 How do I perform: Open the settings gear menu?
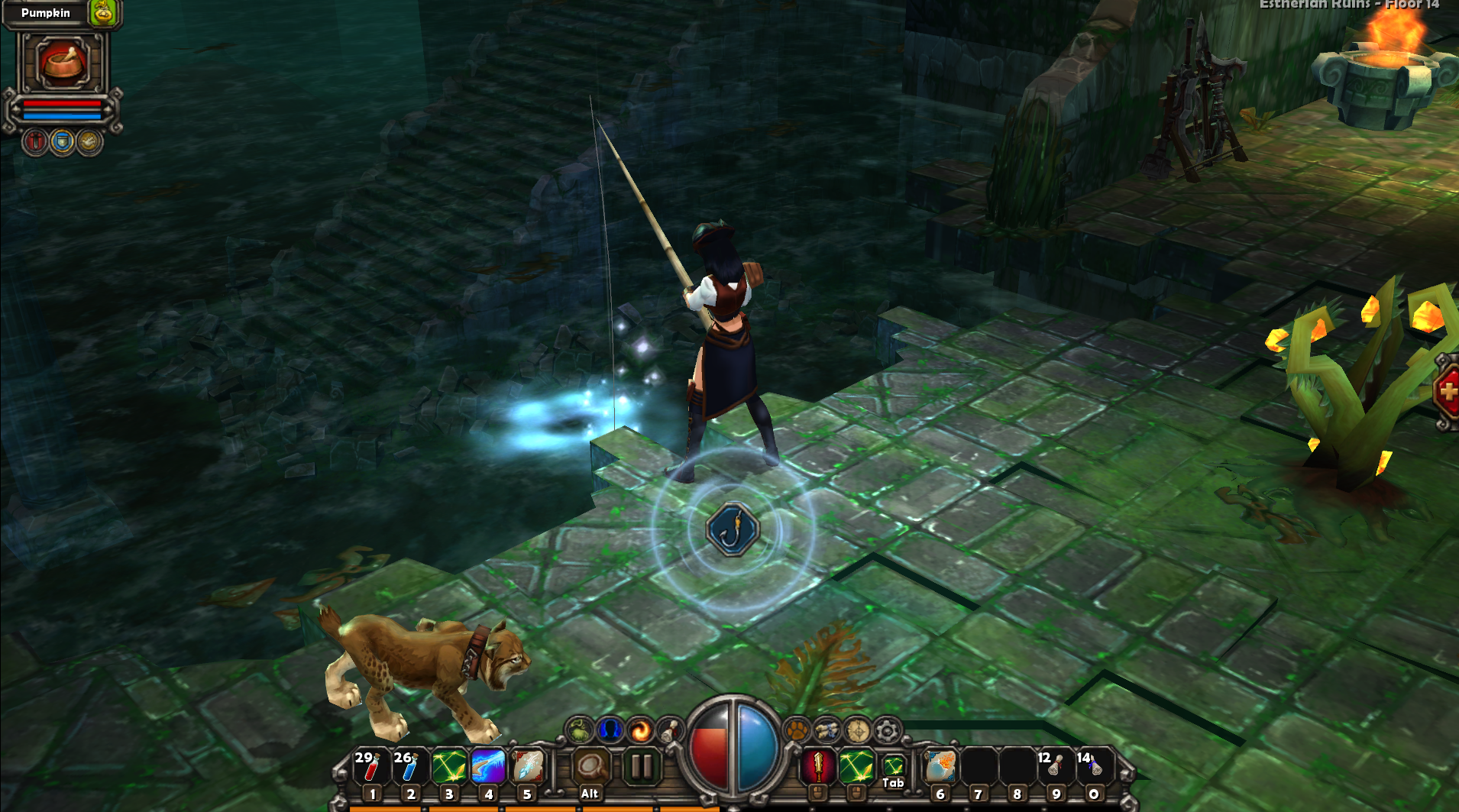[887, 730]
